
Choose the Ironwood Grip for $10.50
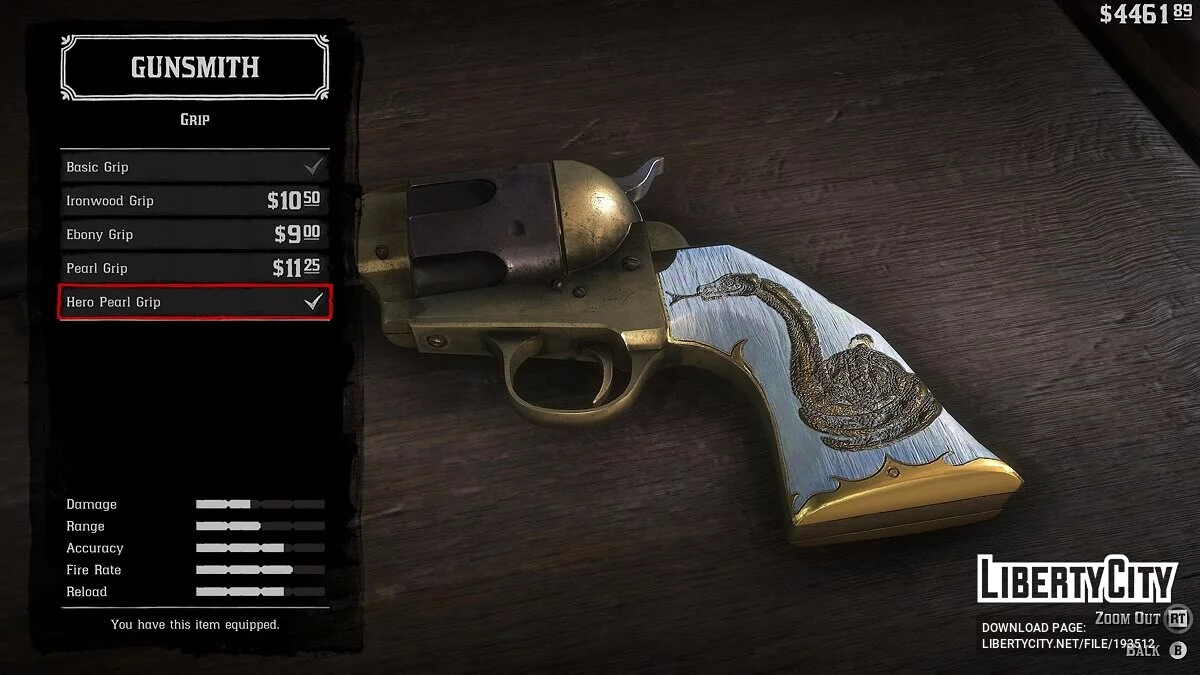[194, 200]
